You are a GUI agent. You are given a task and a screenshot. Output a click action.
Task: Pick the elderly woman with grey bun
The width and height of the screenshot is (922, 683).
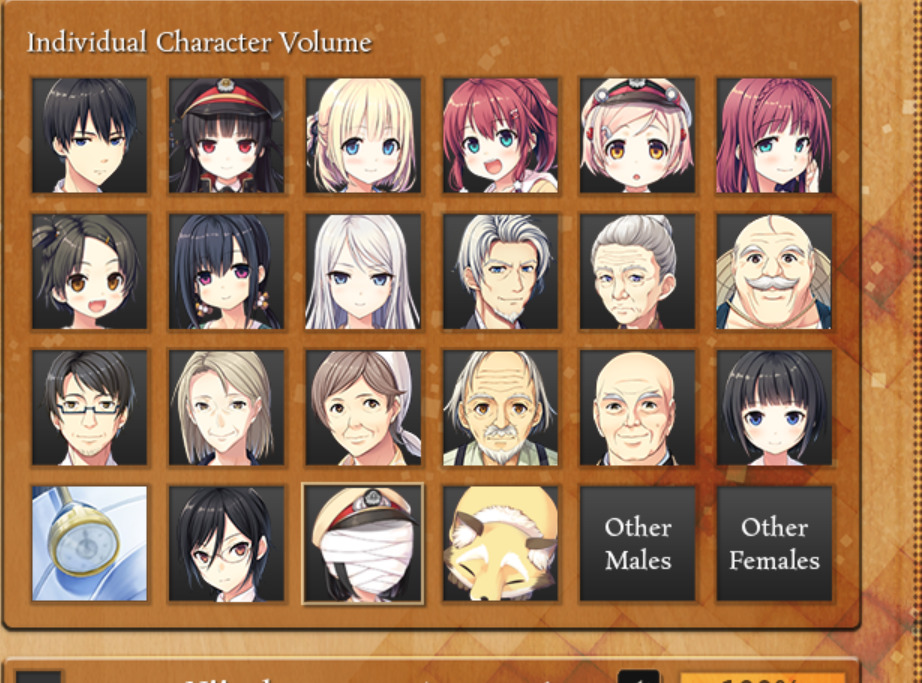point(637,272)
